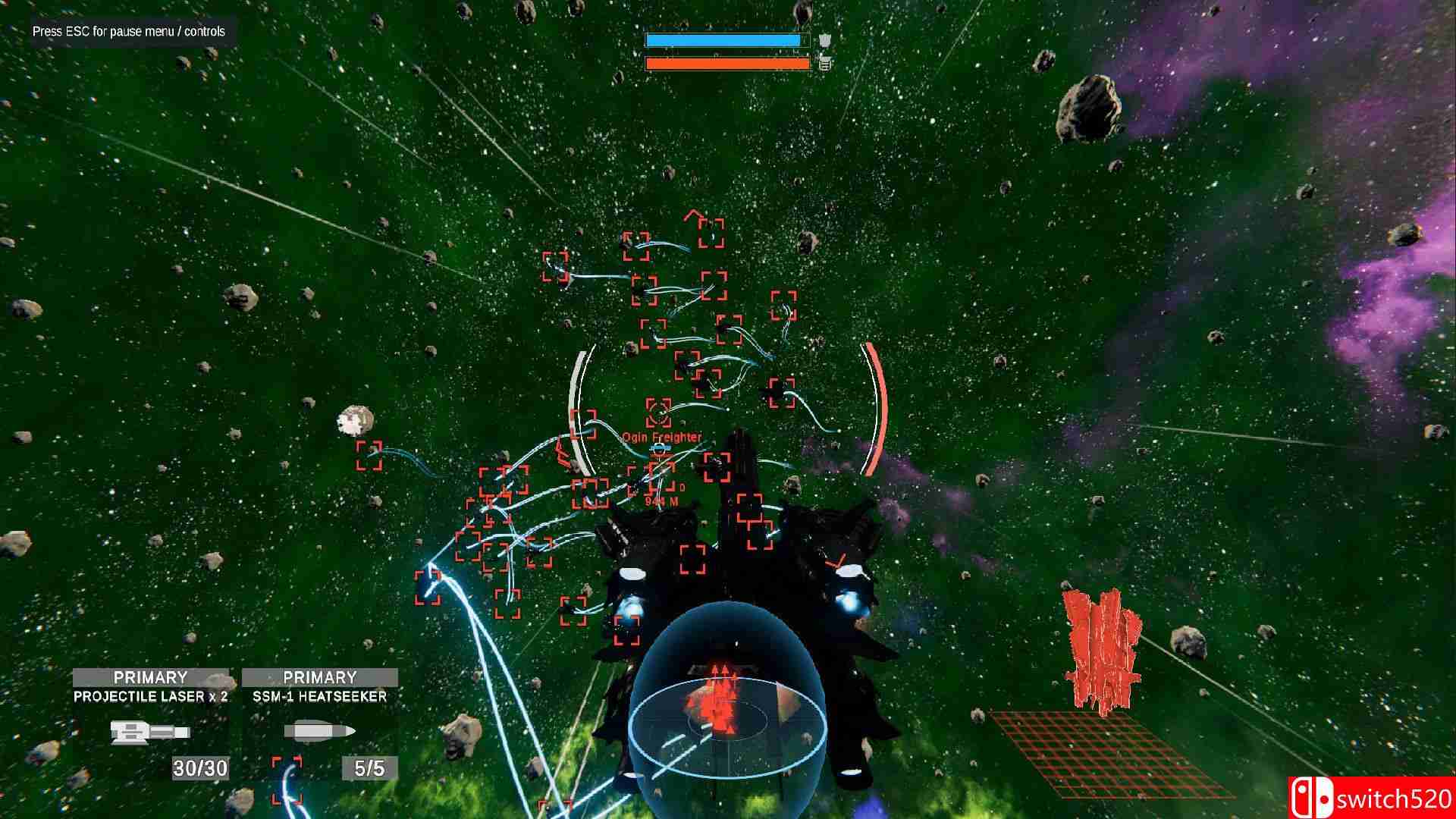The width and height of the screenshot is (1456, 819).
Task: Click the PRIMARY header above Projectile Laser
Action: 152,677
